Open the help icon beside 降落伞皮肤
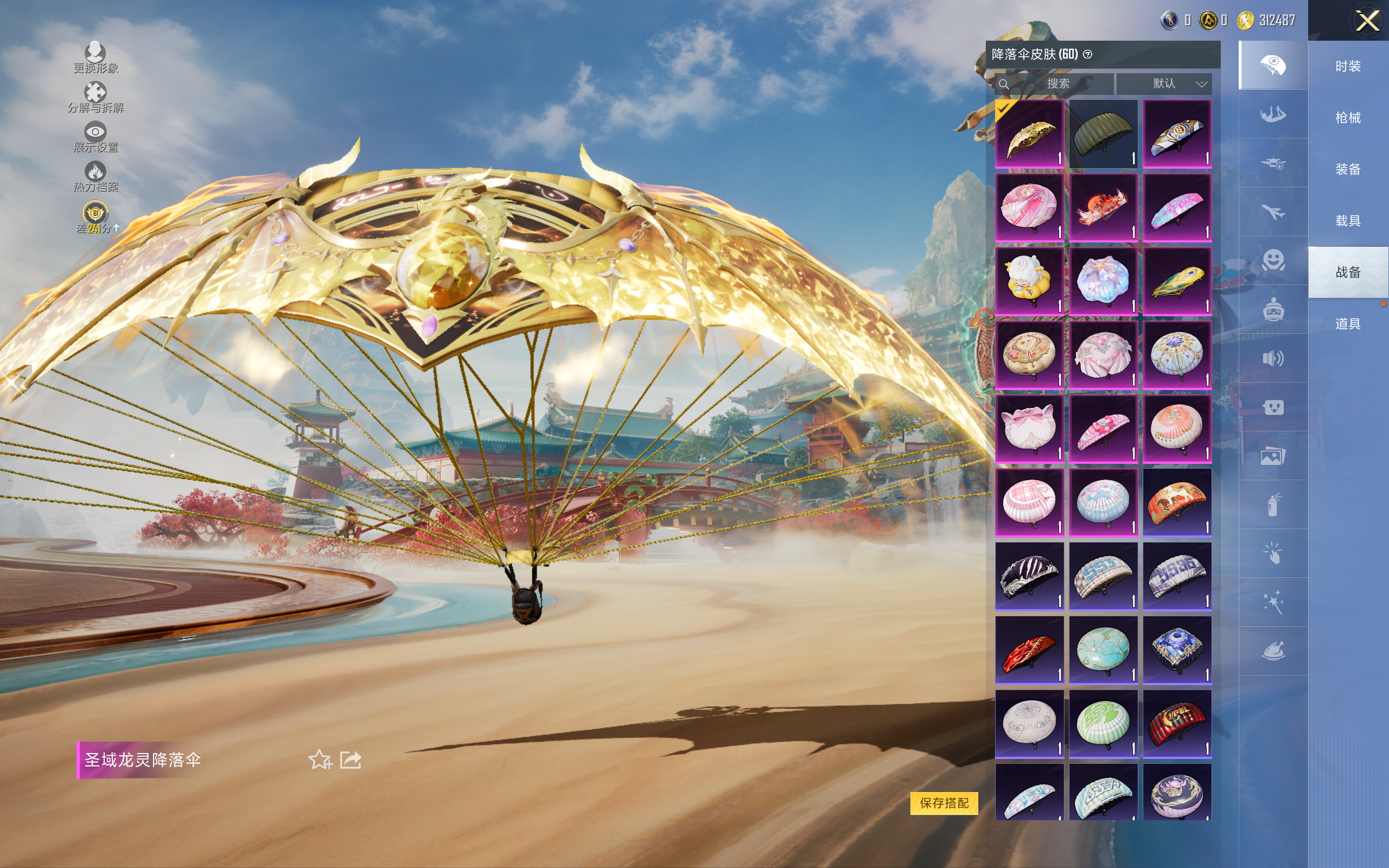1389x868 pixels. click(x=1087, y=55)
